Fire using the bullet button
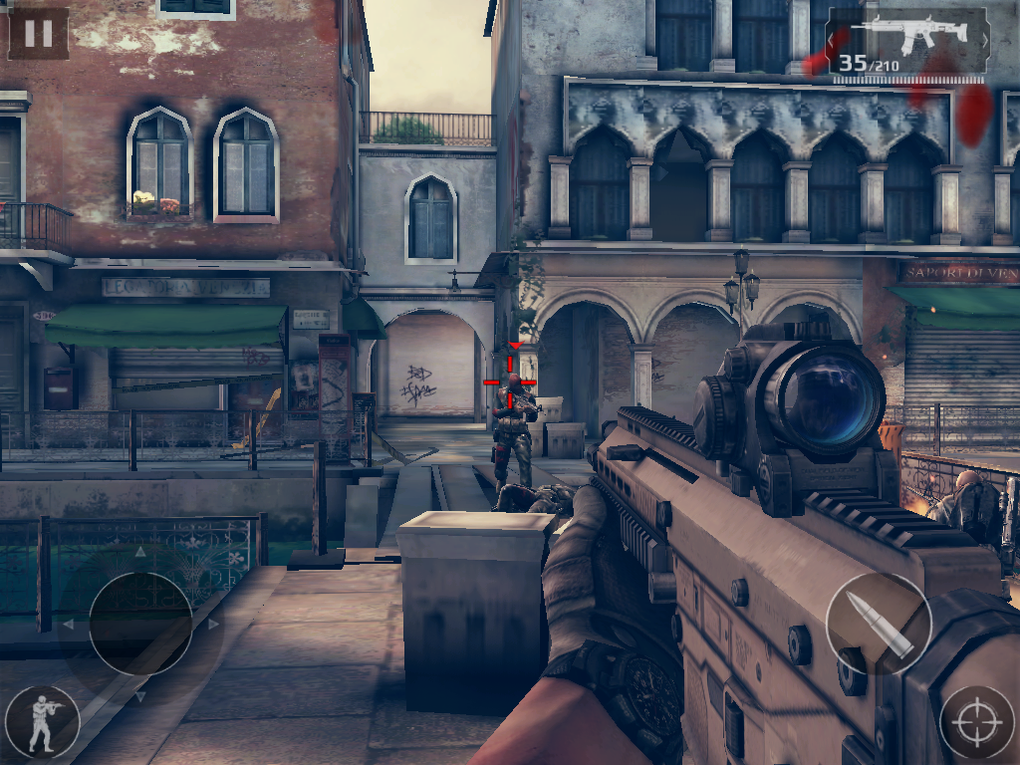Image resolution: width=1020 pixels, height=765 pixels. [878, 624]
